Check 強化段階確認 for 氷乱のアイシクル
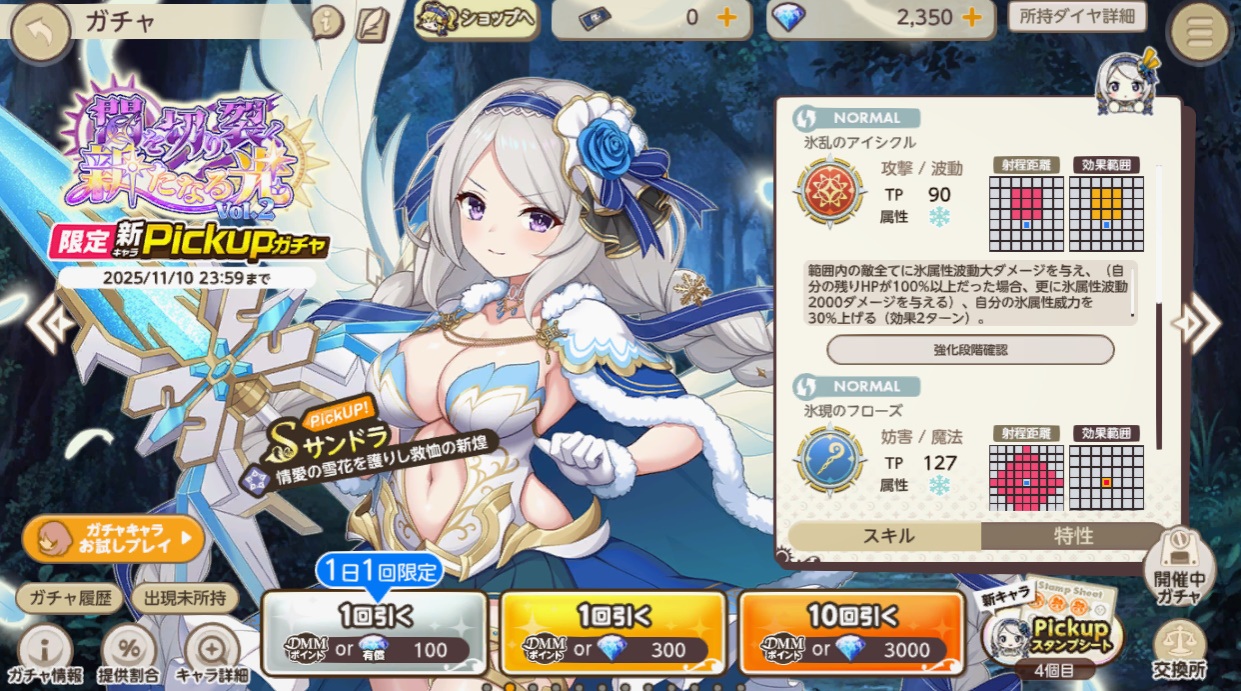This screenshot has height=691, width=1241. coord(970,350)
